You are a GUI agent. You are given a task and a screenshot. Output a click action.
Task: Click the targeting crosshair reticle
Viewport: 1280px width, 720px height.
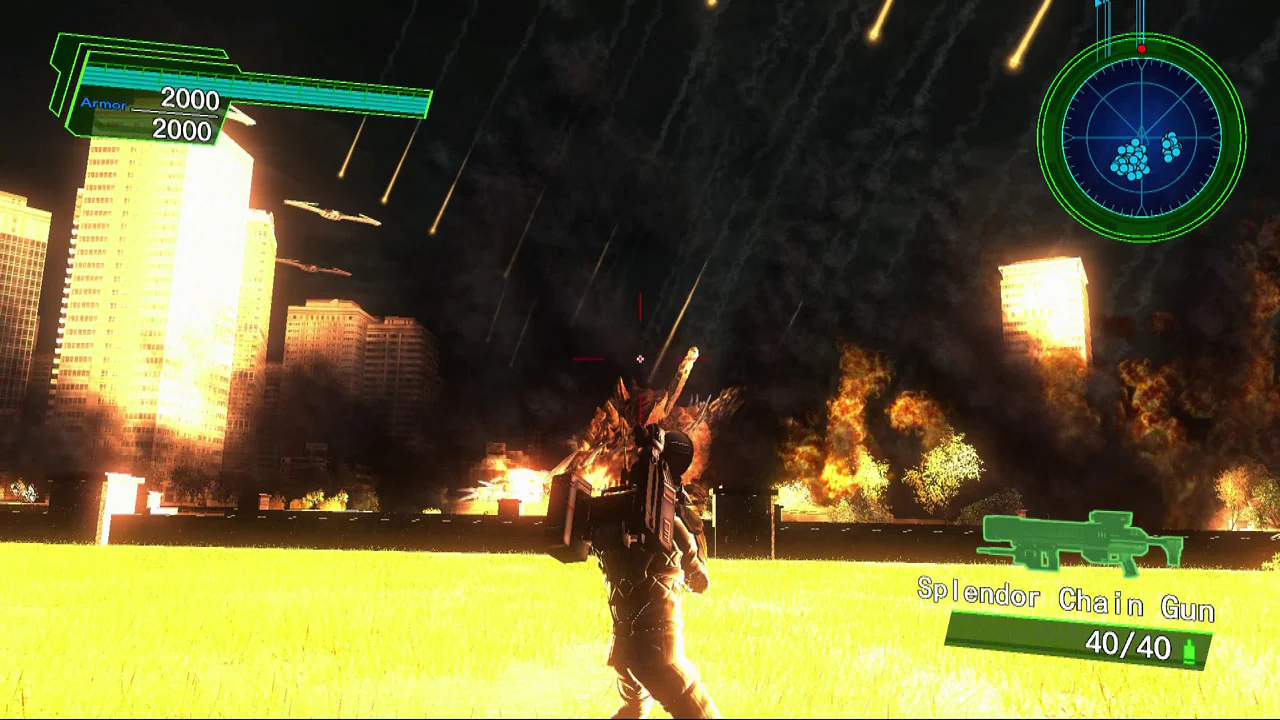click(x=639, y=358)
